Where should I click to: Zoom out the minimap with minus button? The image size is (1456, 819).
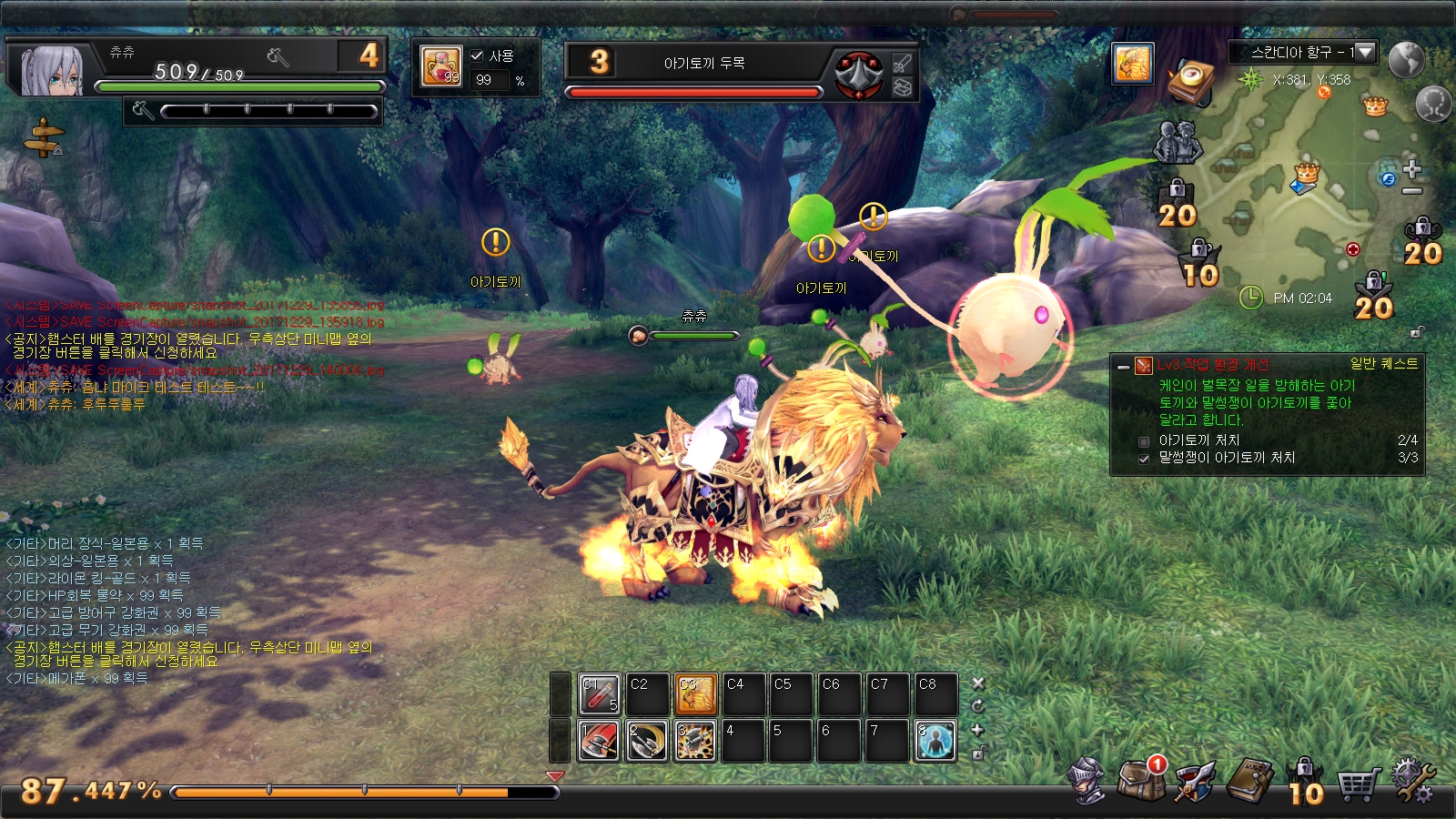point(1411,191)
